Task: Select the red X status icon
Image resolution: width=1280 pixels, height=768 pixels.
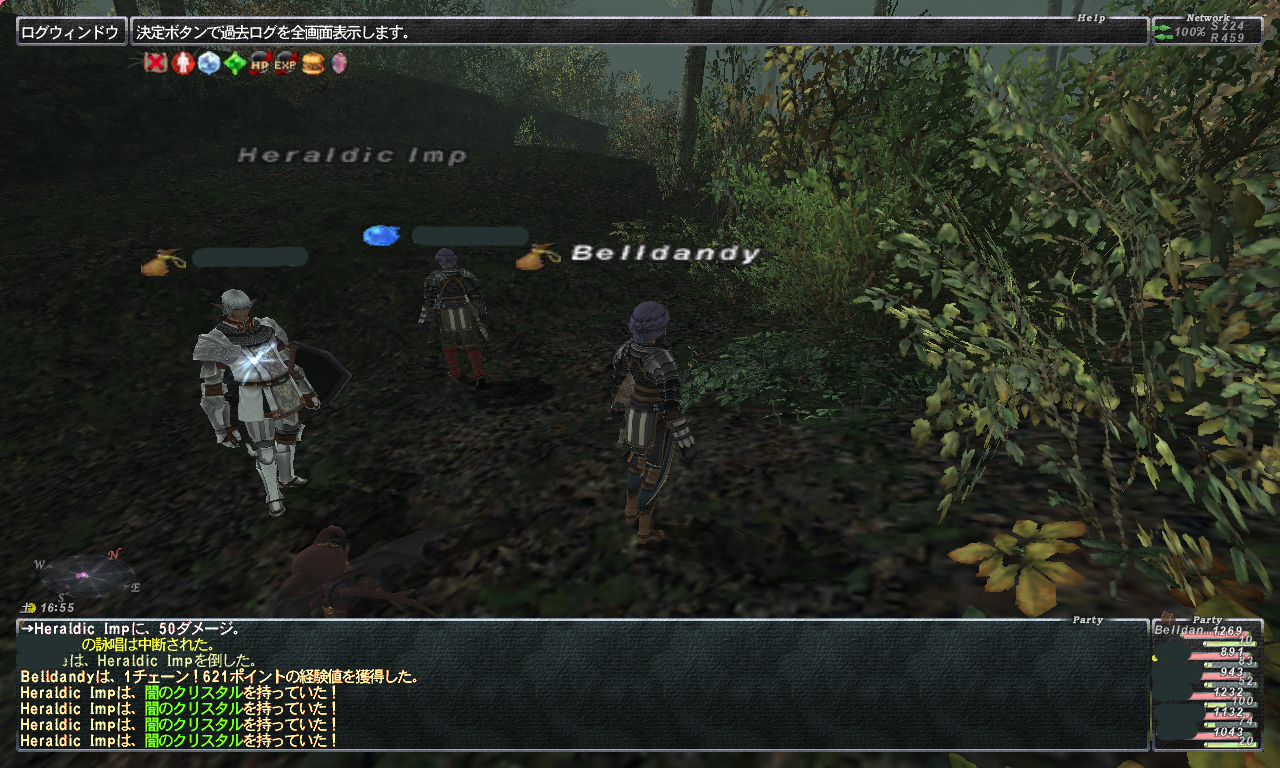Action: 155,64
